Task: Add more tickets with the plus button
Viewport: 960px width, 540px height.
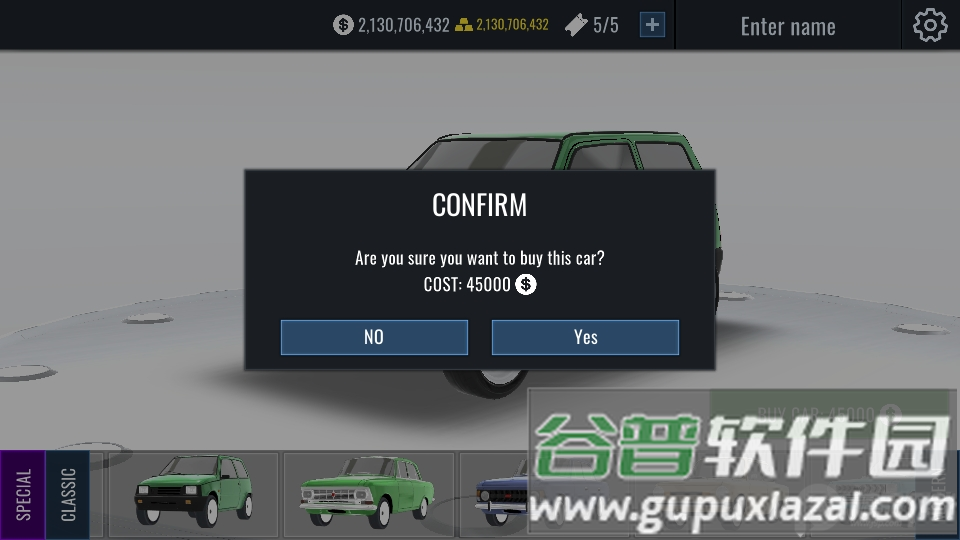Action: click(652, 25)
